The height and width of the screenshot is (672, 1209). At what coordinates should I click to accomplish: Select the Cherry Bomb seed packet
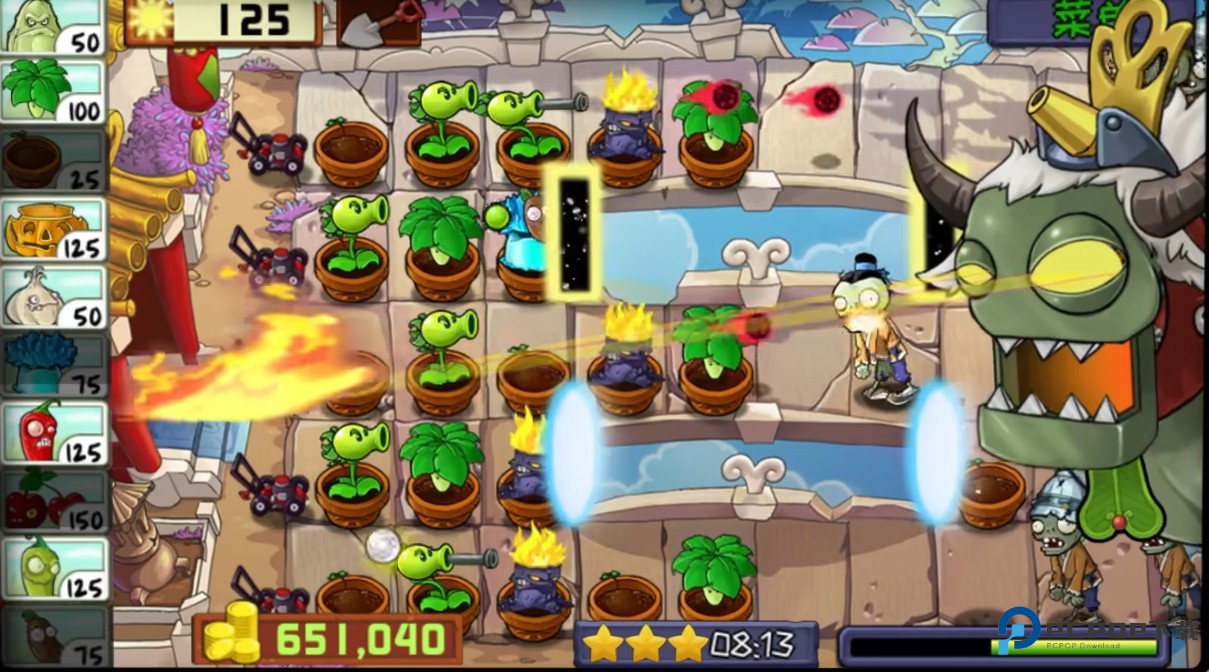(x=54, y=500)
